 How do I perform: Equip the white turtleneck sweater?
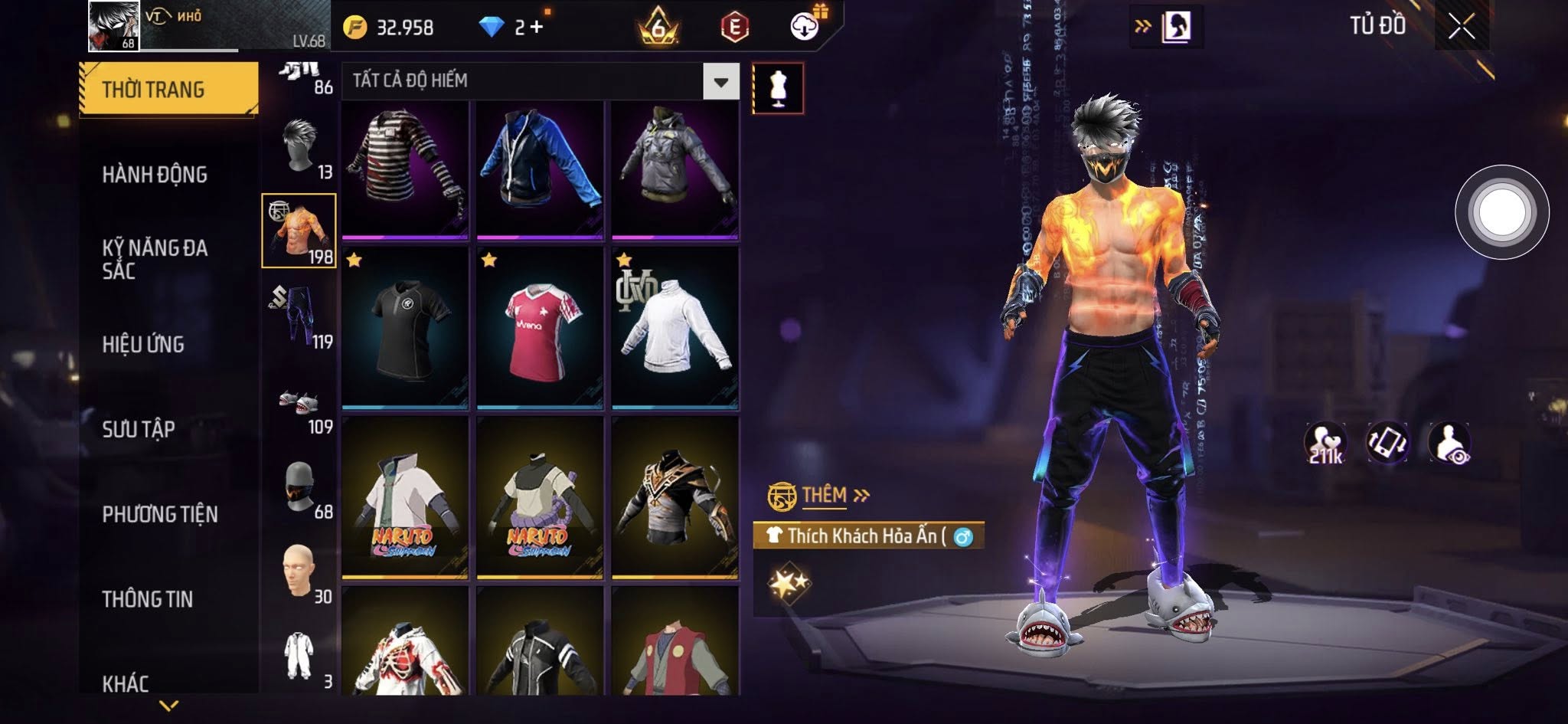tap(675, 328)
